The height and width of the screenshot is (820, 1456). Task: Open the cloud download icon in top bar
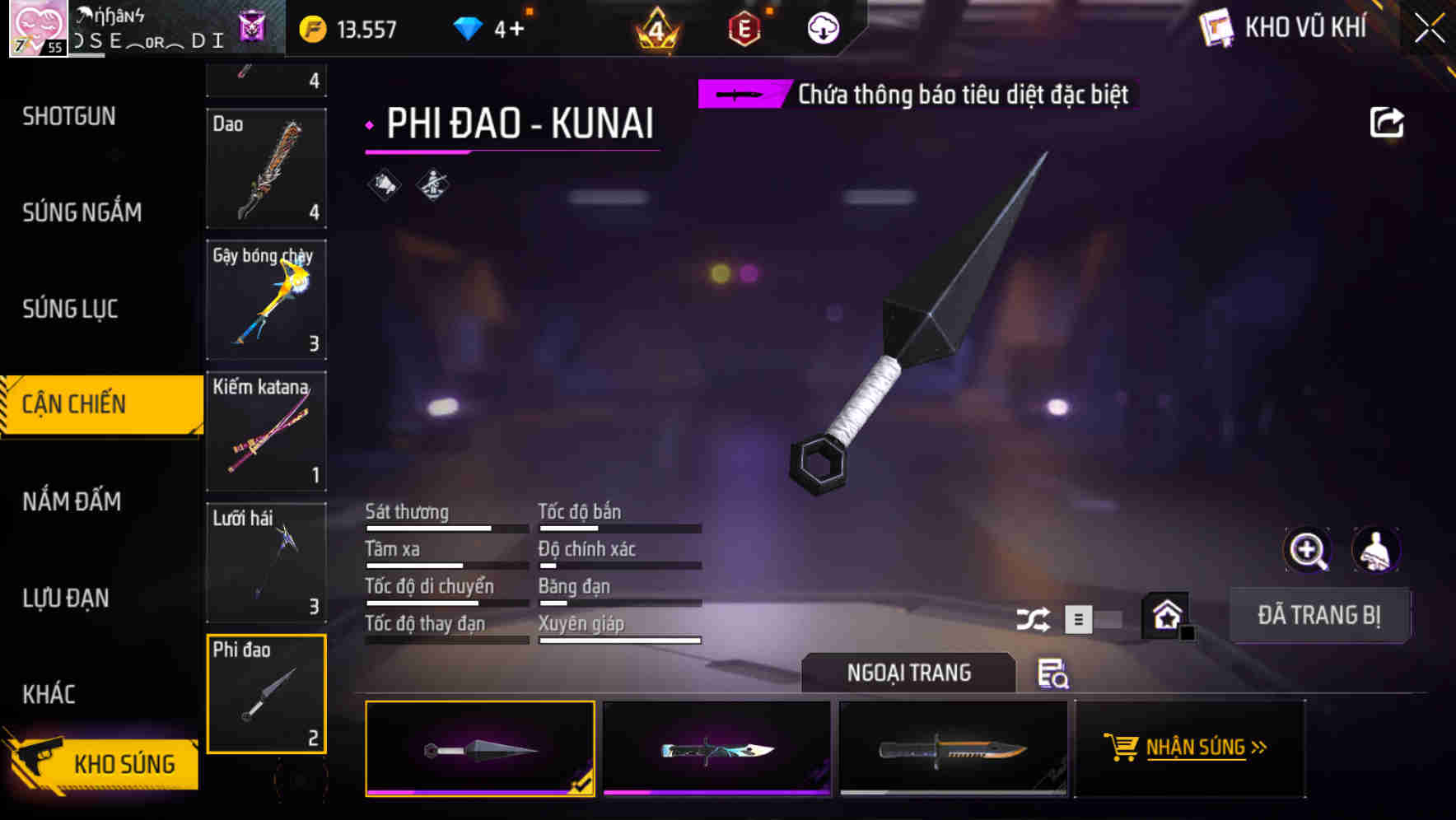823,27
